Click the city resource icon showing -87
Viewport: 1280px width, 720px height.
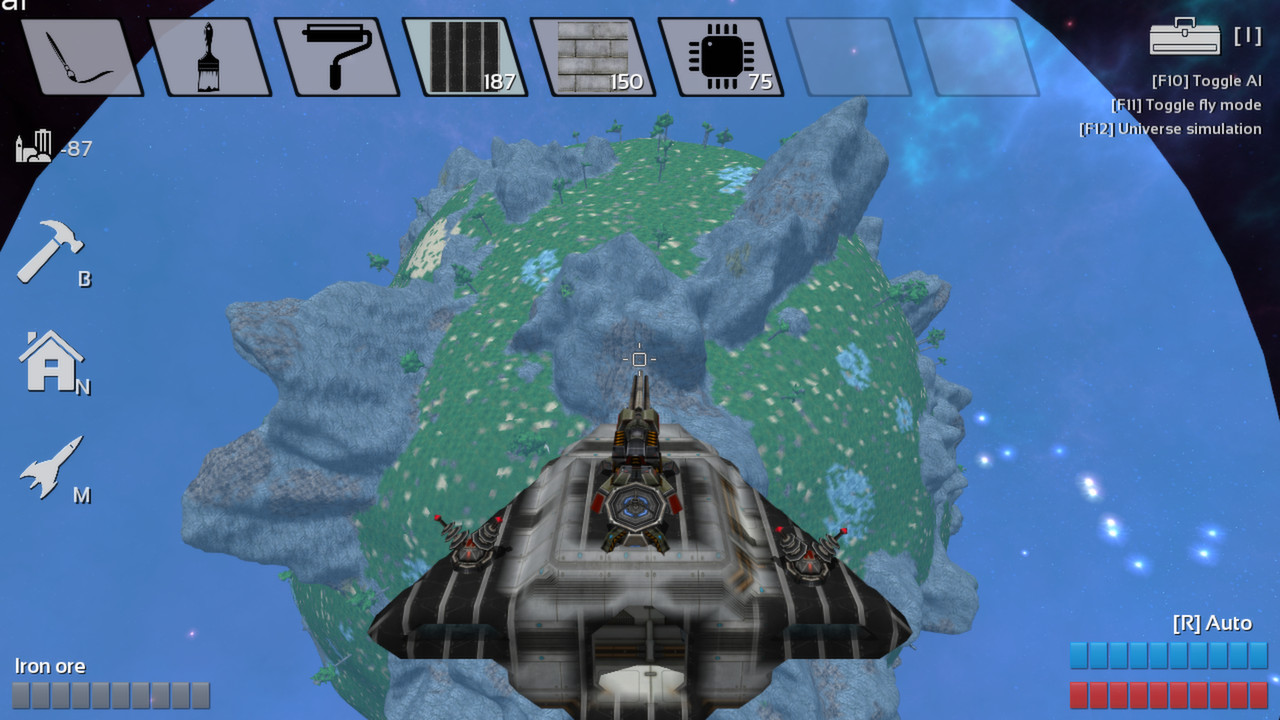(x=45, y=145)
